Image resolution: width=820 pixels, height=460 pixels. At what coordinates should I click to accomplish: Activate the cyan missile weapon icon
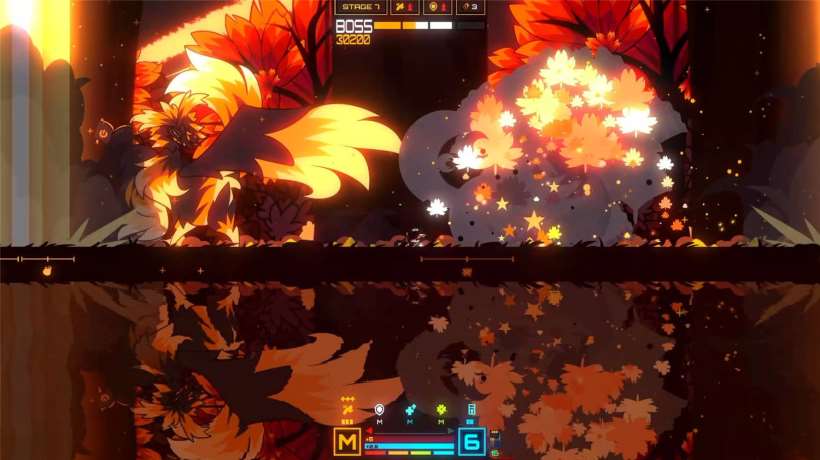pos(410,409)
